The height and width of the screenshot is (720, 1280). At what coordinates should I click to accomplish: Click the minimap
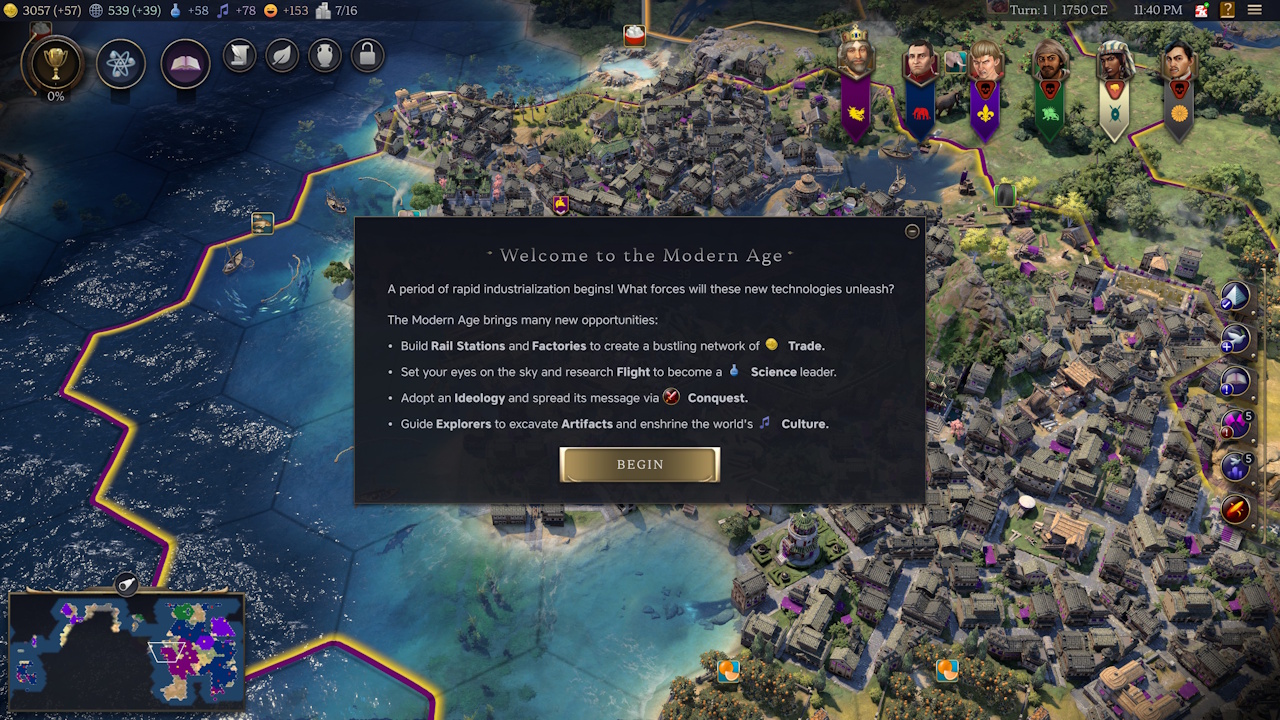click(126, 651)
